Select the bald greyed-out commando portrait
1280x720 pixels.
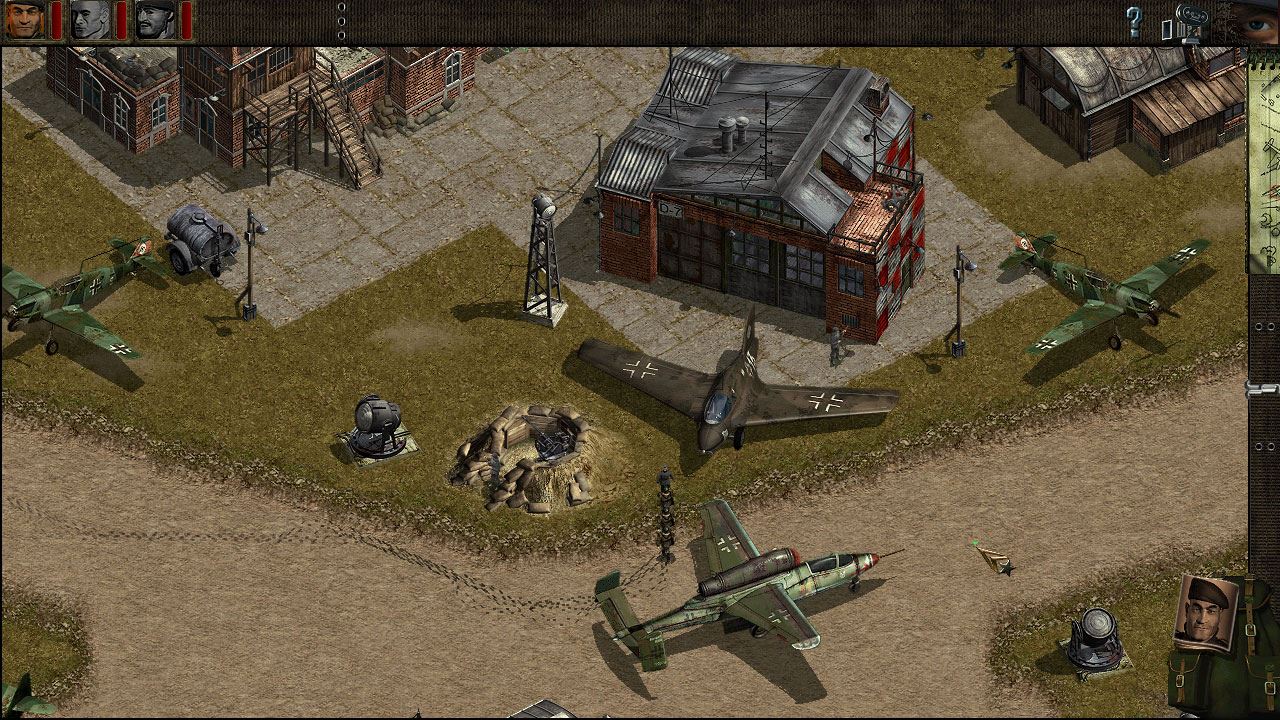point(90,20)
